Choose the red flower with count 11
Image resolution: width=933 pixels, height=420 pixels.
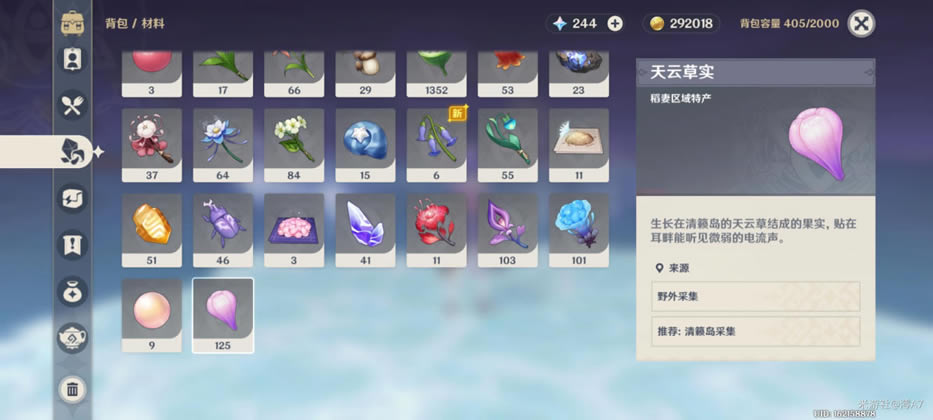click(437, 230)
